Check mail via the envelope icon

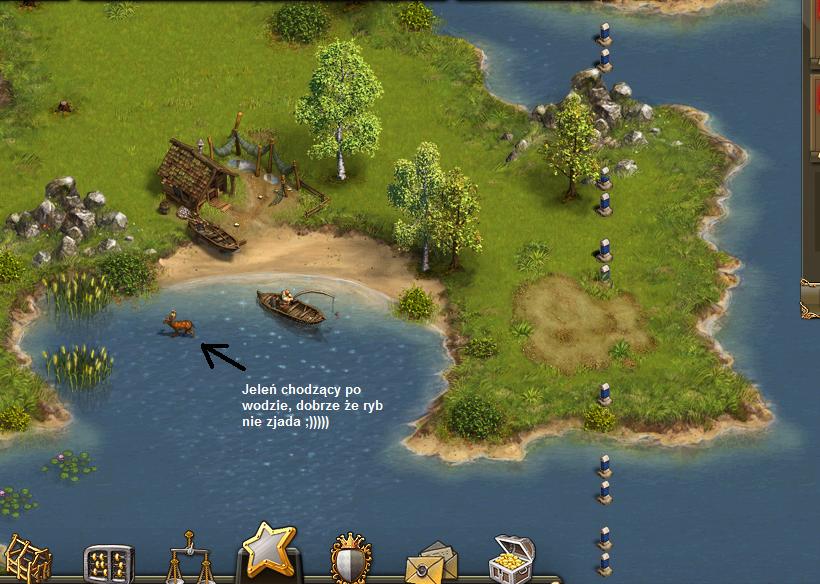point(431,563)
